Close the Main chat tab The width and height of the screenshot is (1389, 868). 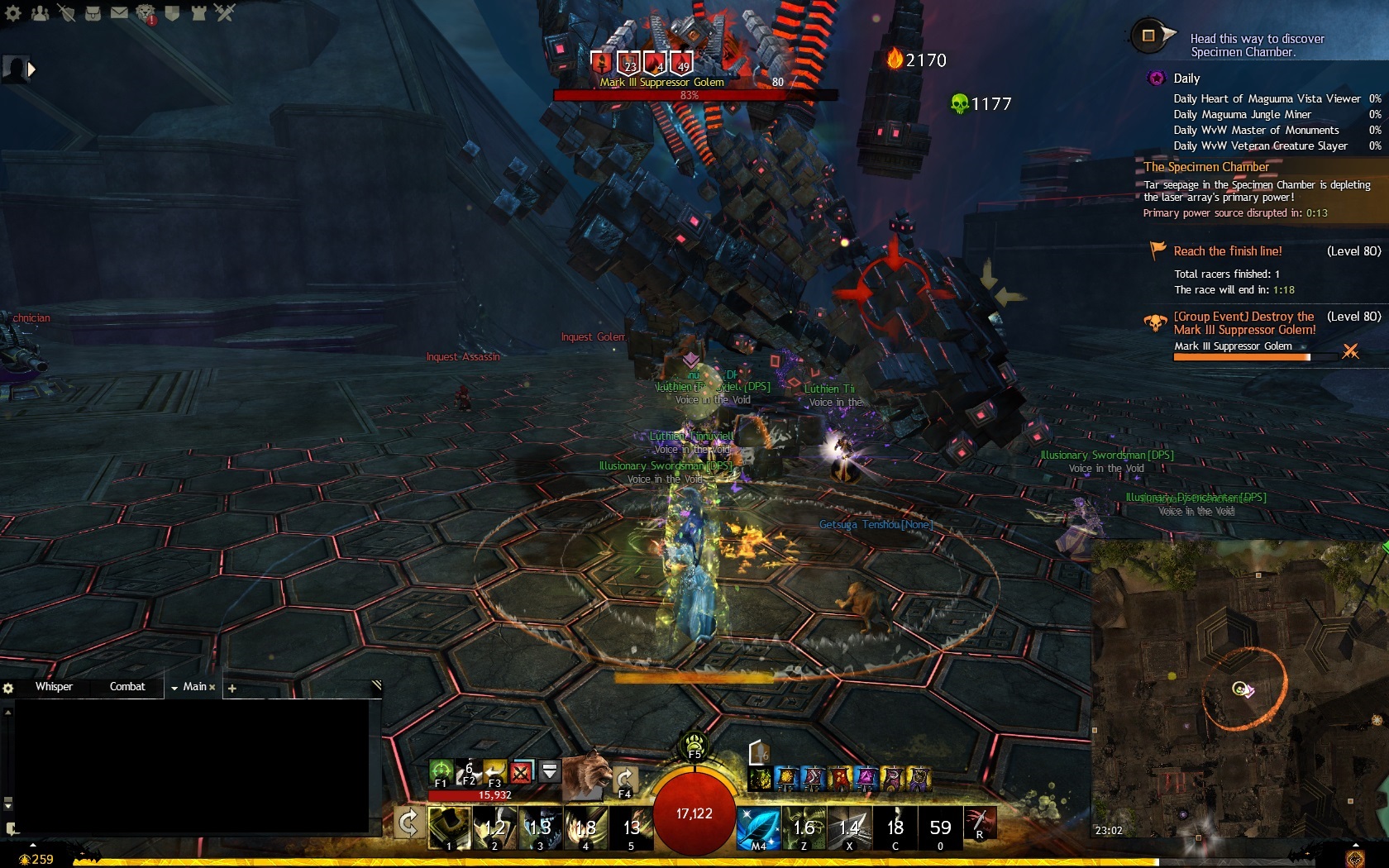212,688
